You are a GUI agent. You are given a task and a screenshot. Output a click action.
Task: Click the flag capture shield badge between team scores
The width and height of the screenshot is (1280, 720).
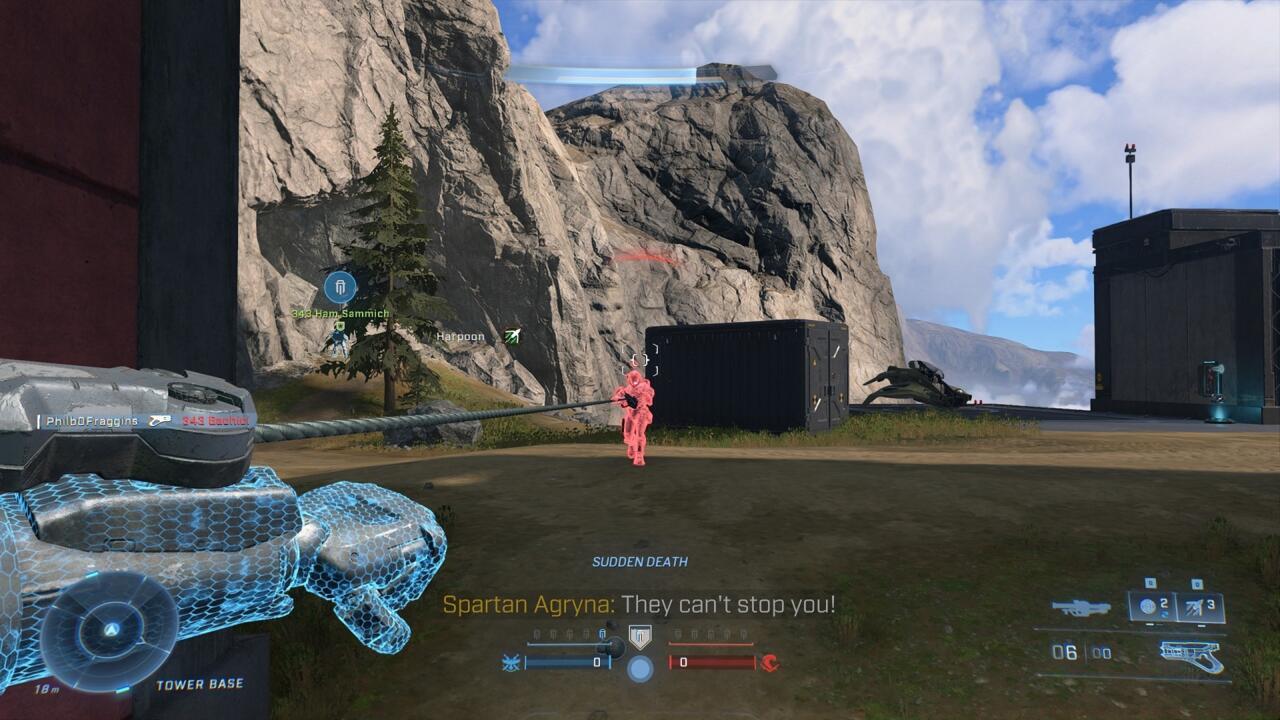click(x=638, y=636)
